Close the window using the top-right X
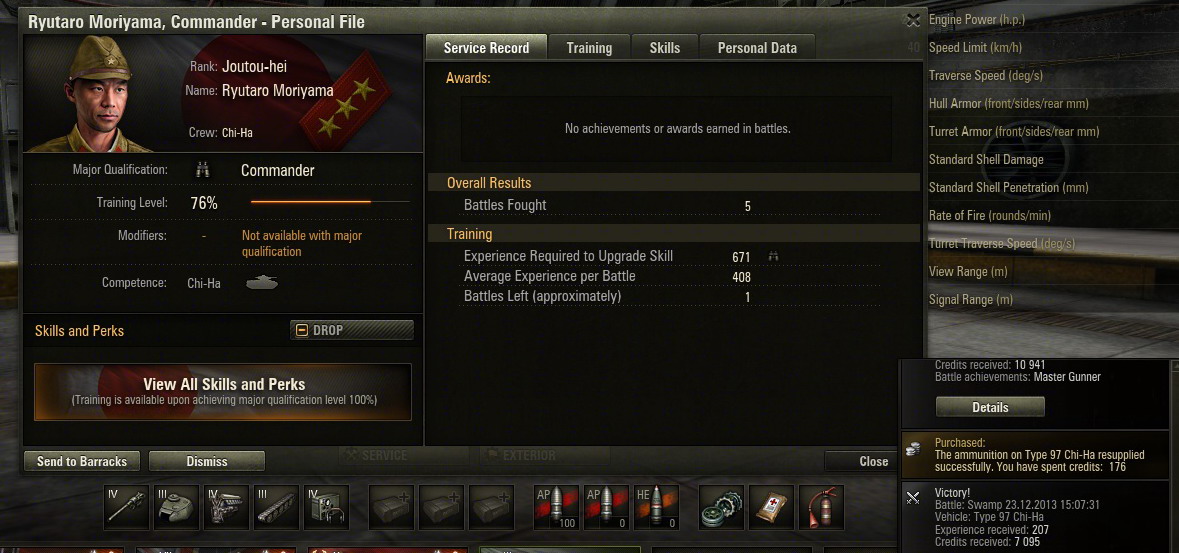Viewport: 1179px width, 553px height. point(912,20)
